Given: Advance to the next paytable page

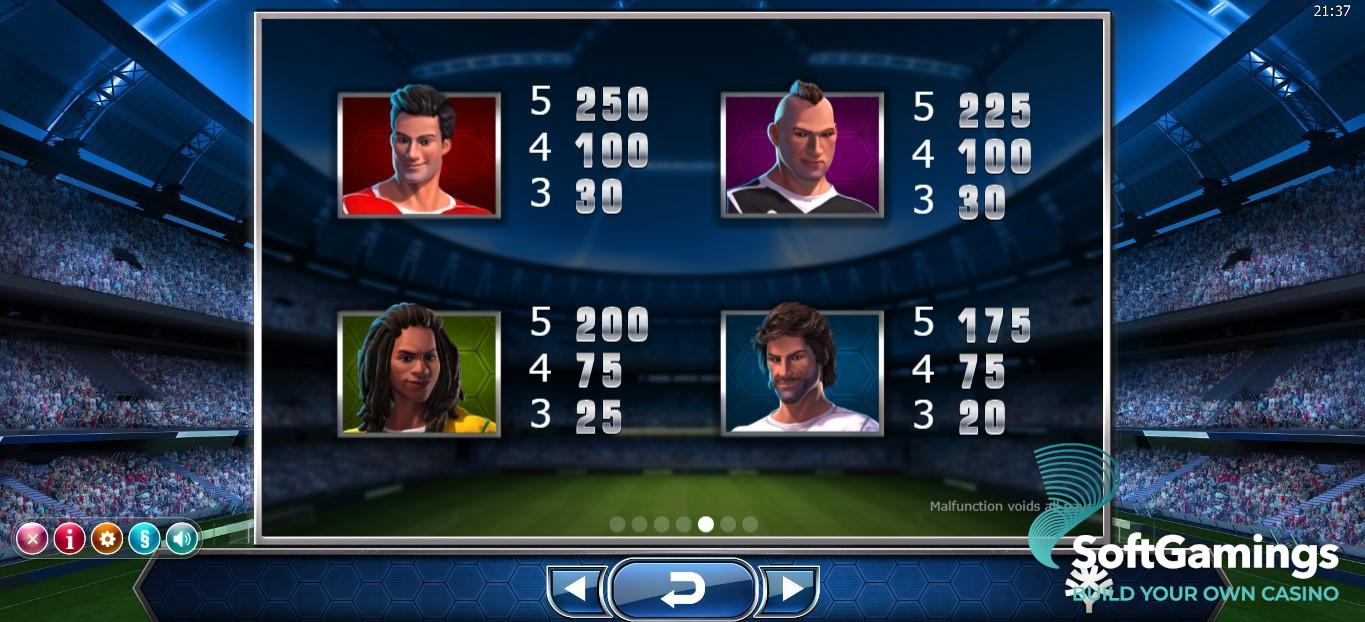Looking at the screenshot, I should point(790,590).
